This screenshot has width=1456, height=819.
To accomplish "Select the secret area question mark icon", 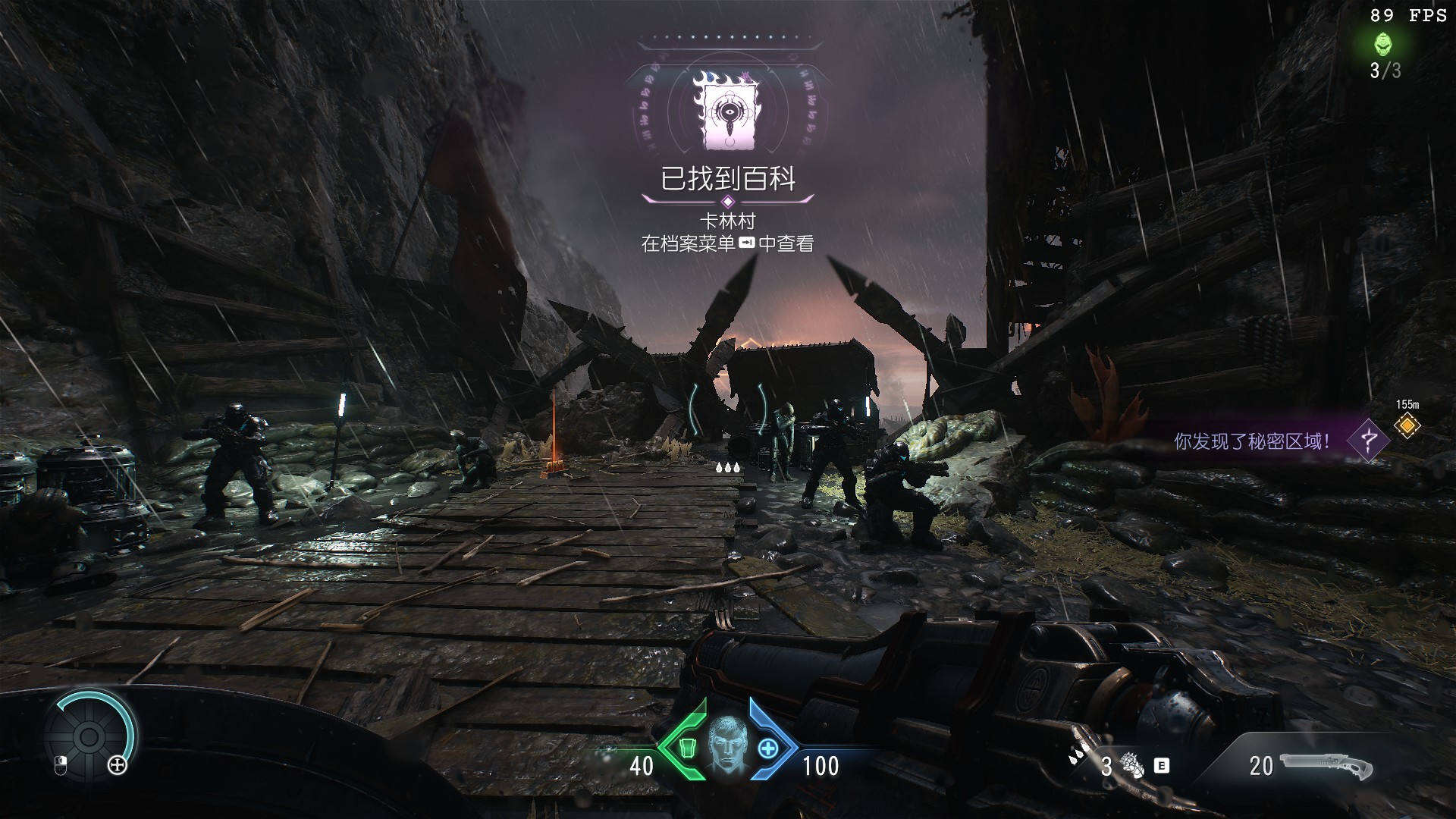I will pyautogui.click(x=1369, y=440).
